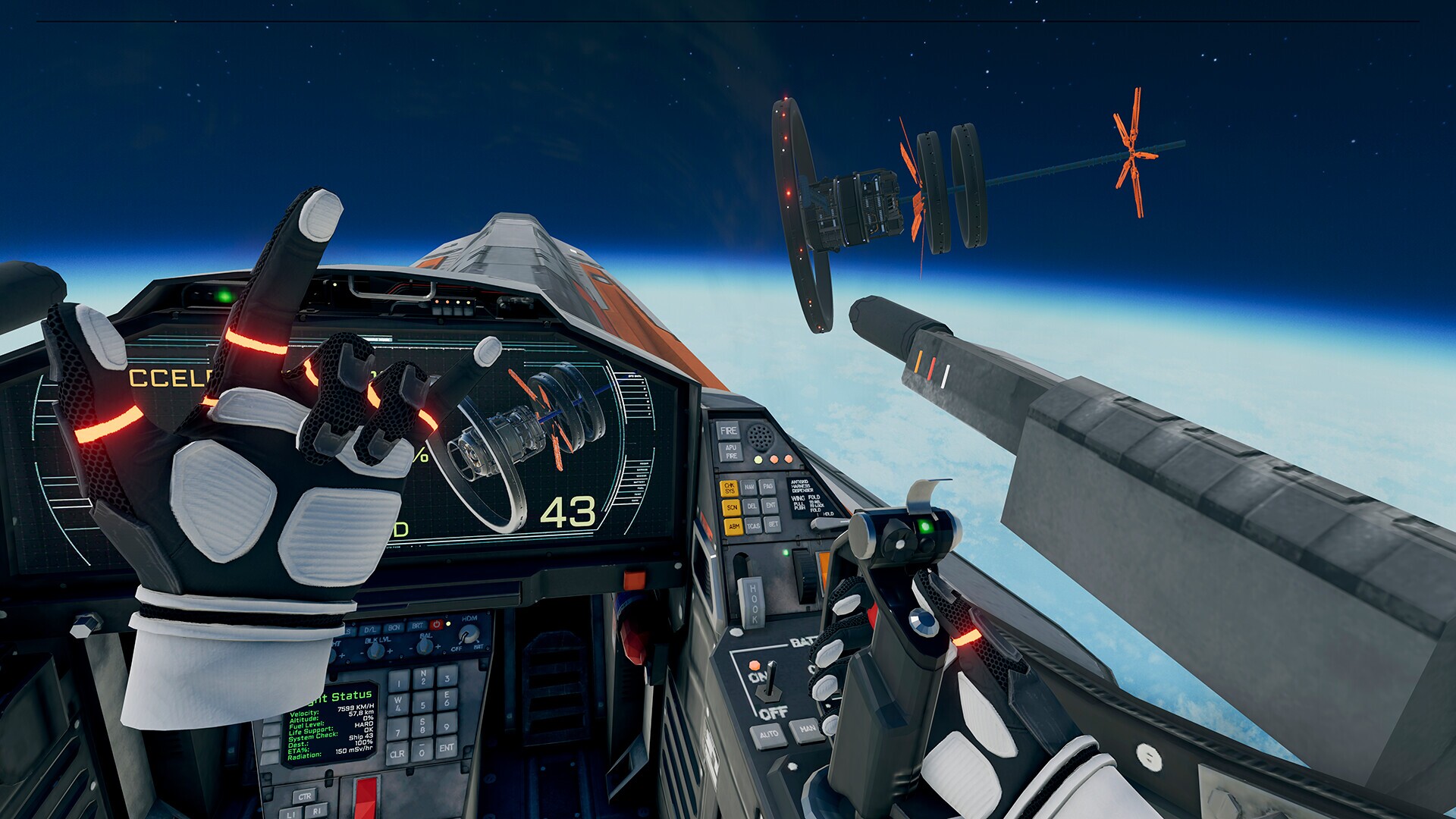Switch to AUTO mode
The image size is (1456, 819).
point(768,735)
